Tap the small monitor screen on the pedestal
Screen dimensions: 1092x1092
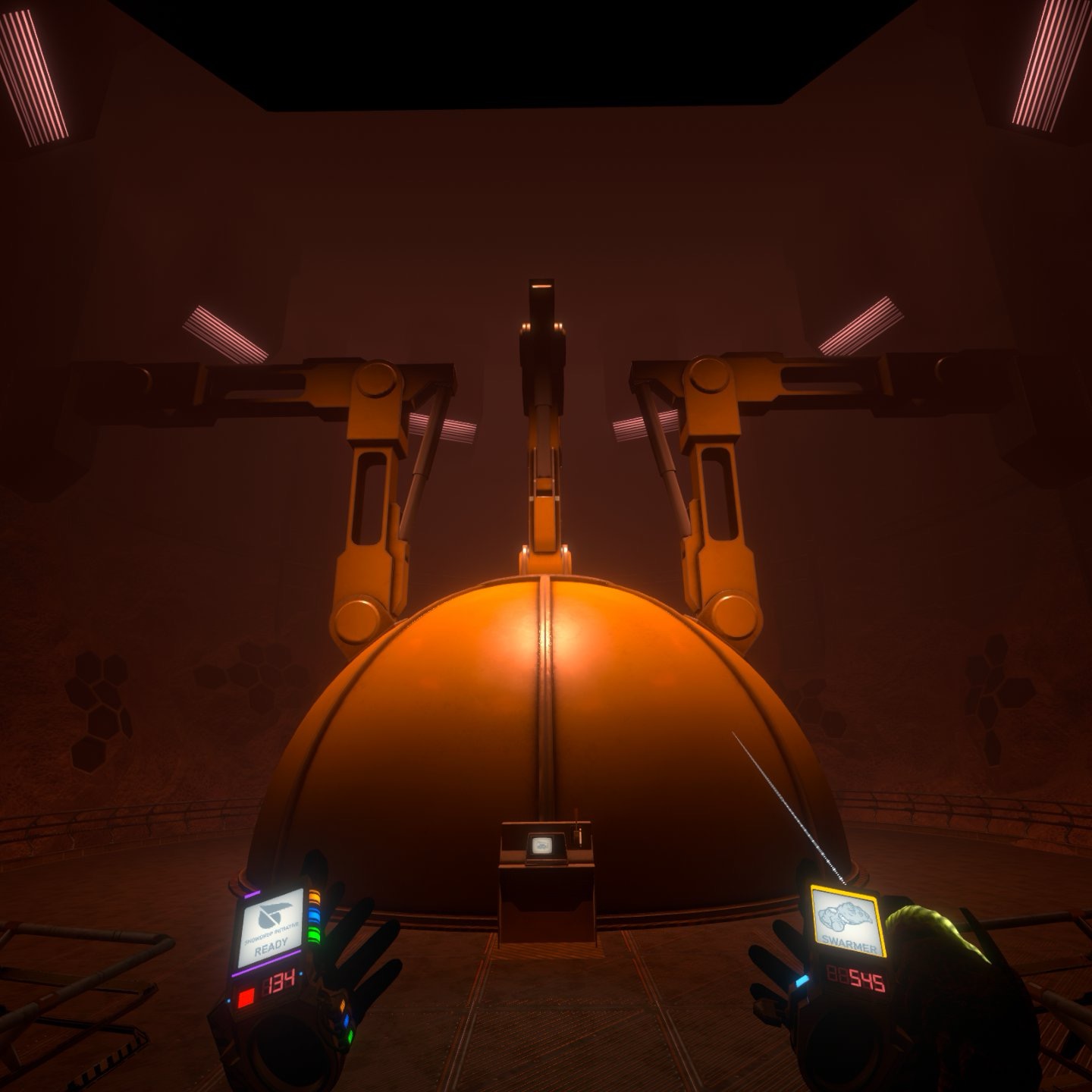(541, 845)
